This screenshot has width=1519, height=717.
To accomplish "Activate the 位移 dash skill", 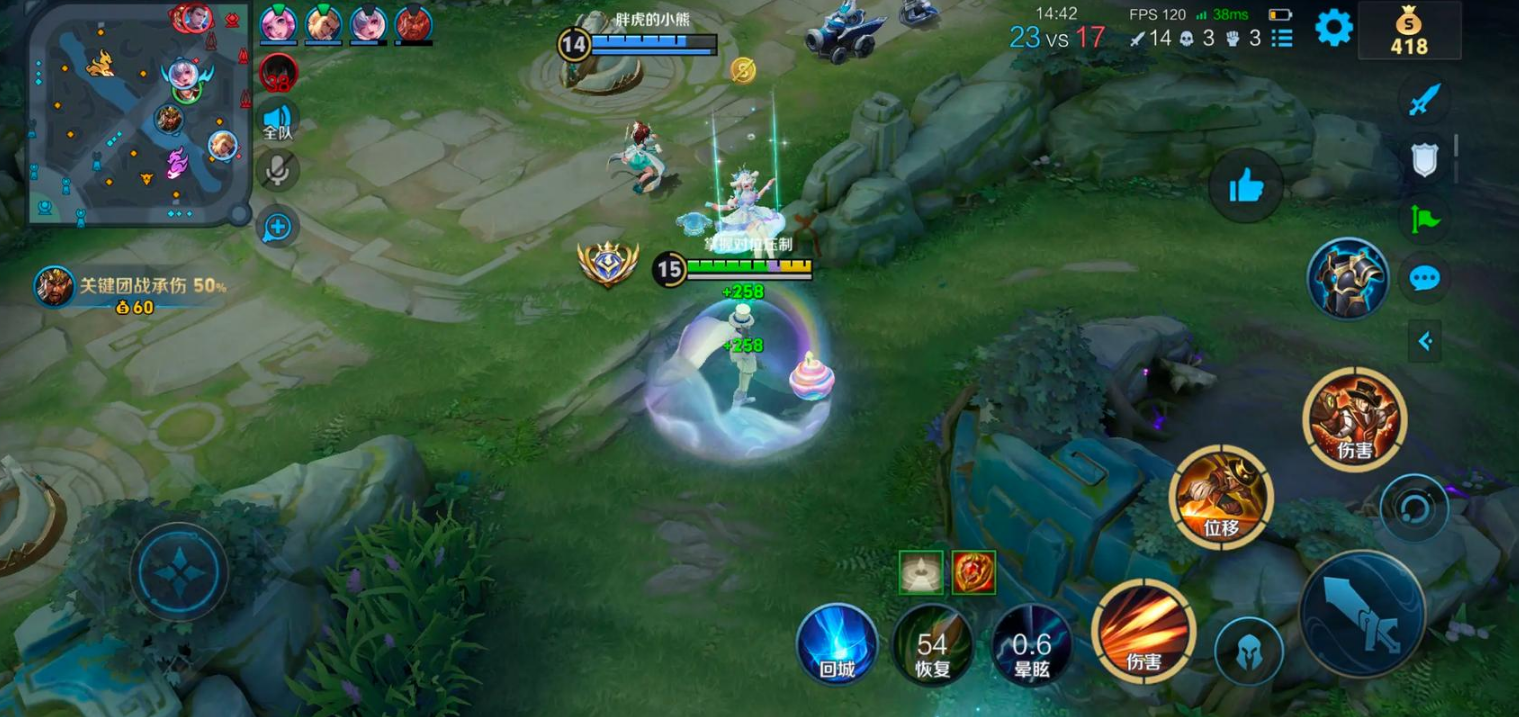I will (x=1221, y=498).
